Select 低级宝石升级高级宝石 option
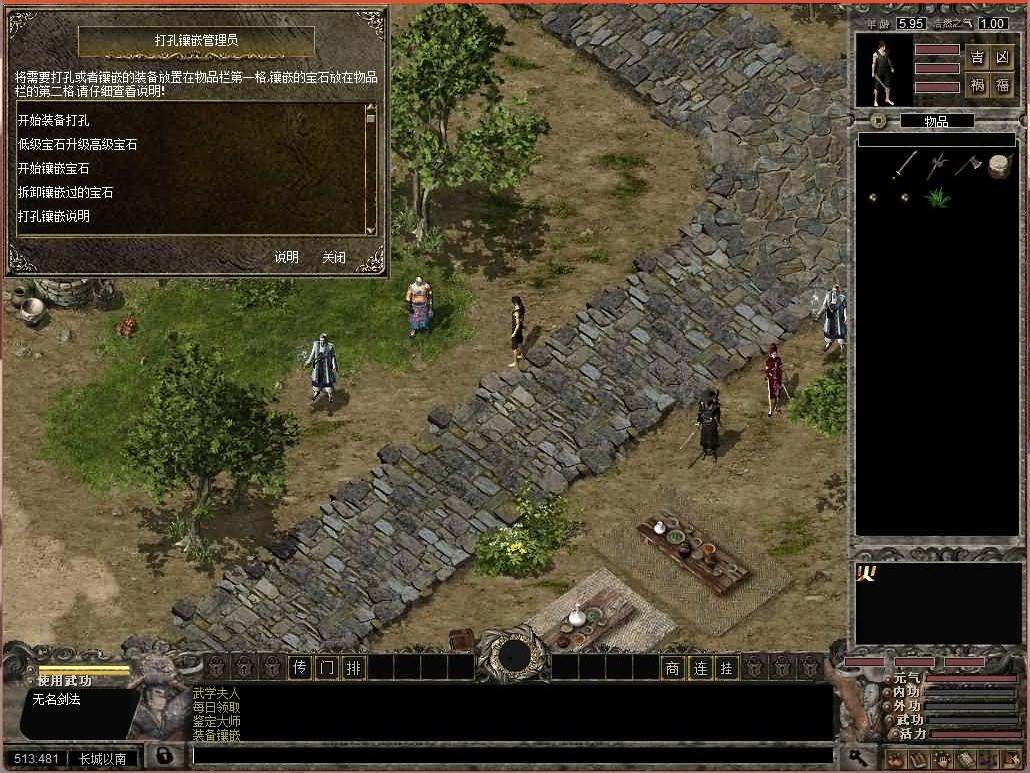This screenshot has width=1030, height=773. [x=78, y=144]
